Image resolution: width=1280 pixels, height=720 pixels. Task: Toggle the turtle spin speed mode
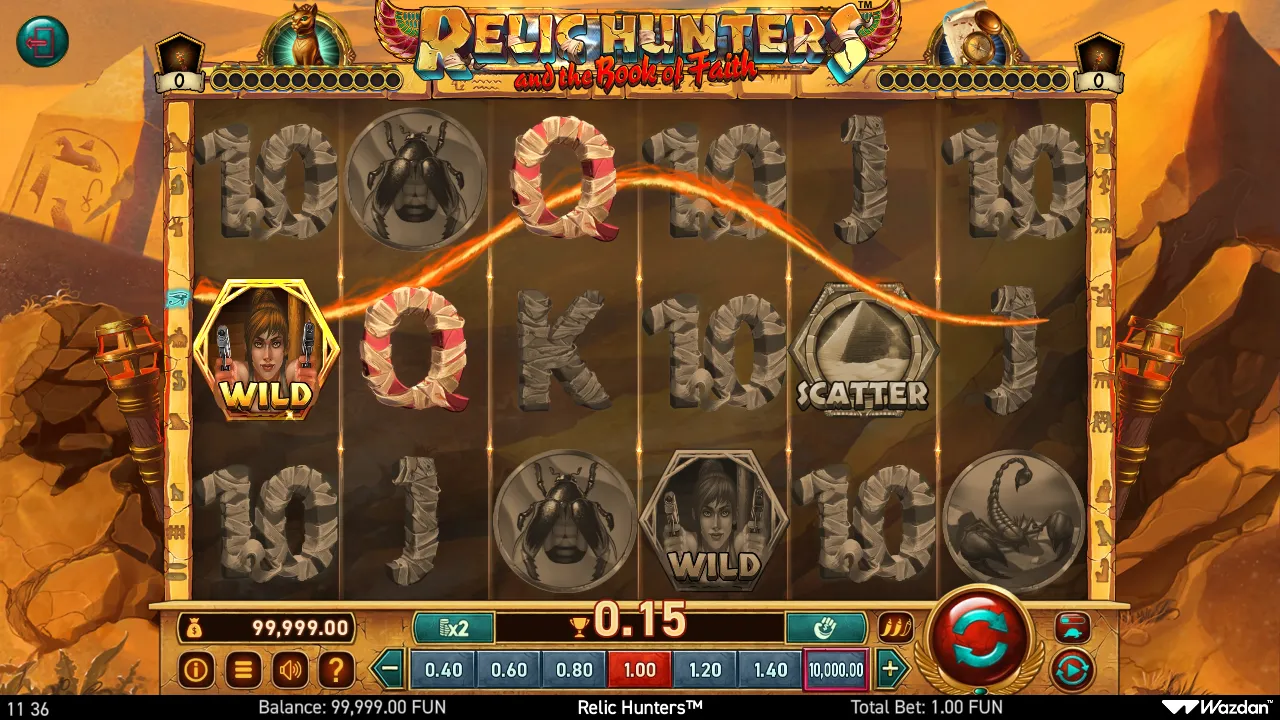pyautogui.click(x=1072, y=628)
